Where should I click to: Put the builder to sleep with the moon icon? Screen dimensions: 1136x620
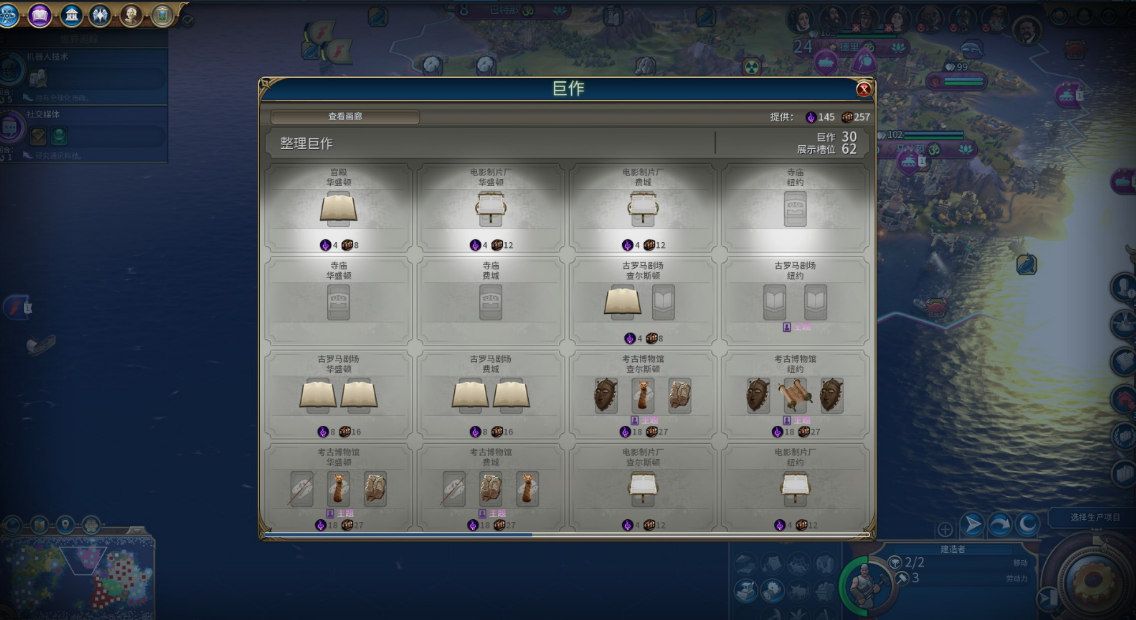tap(1027, 524)
